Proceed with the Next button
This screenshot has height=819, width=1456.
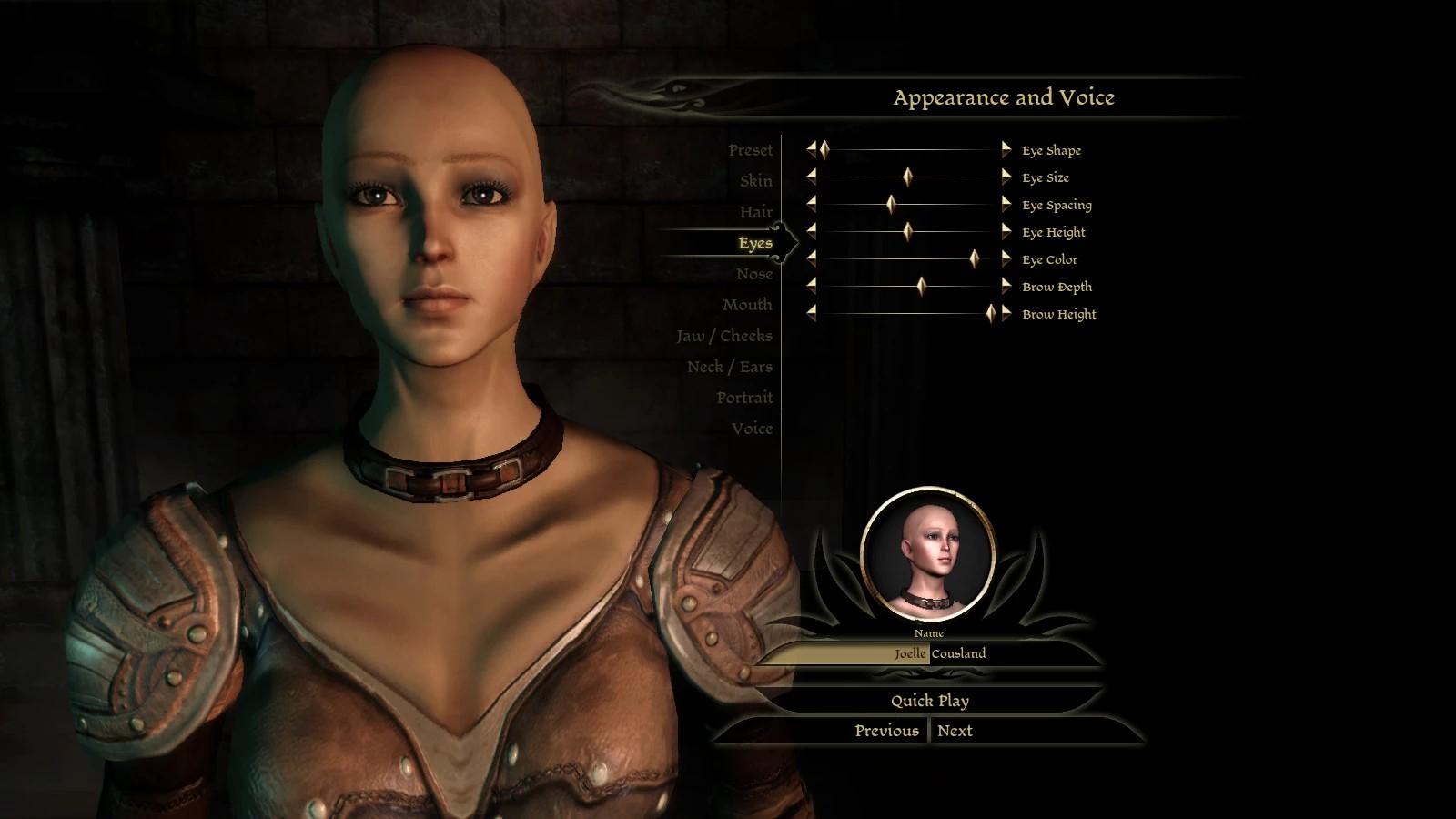955,731
